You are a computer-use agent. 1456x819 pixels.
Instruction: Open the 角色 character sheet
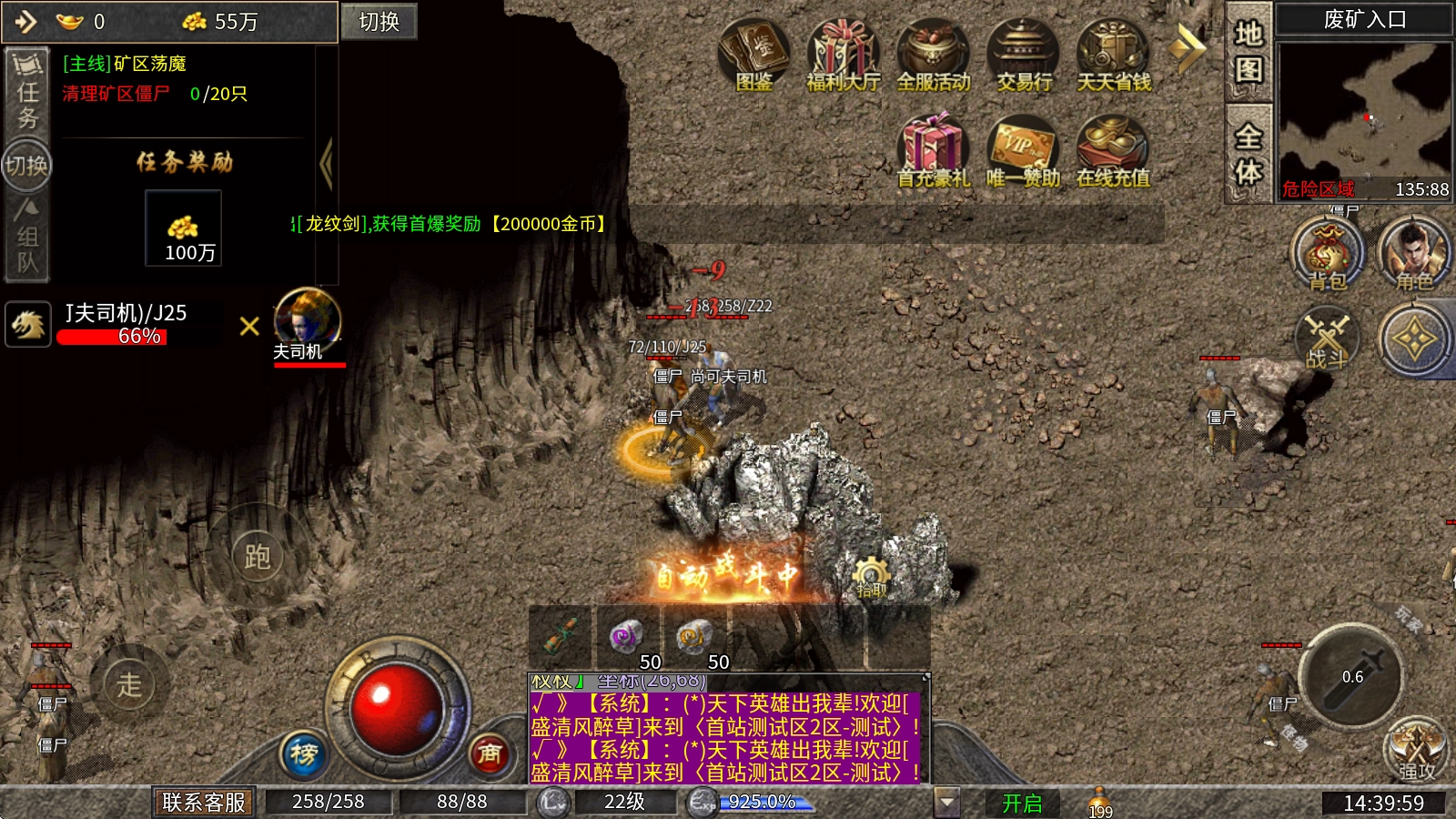point(1413,254)
